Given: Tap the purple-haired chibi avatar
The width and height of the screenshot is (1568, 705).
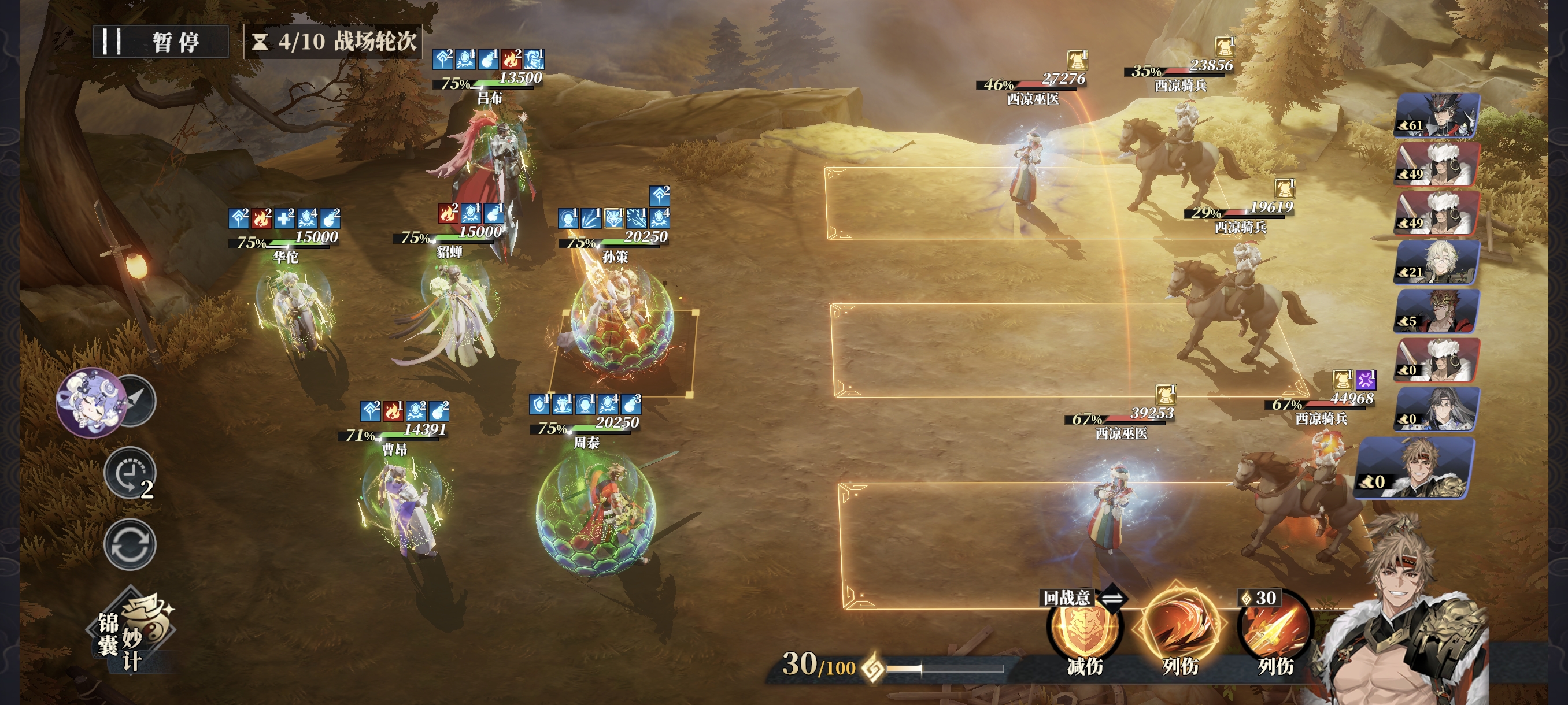Looking at the screenshot, I should tap(90, 402).
